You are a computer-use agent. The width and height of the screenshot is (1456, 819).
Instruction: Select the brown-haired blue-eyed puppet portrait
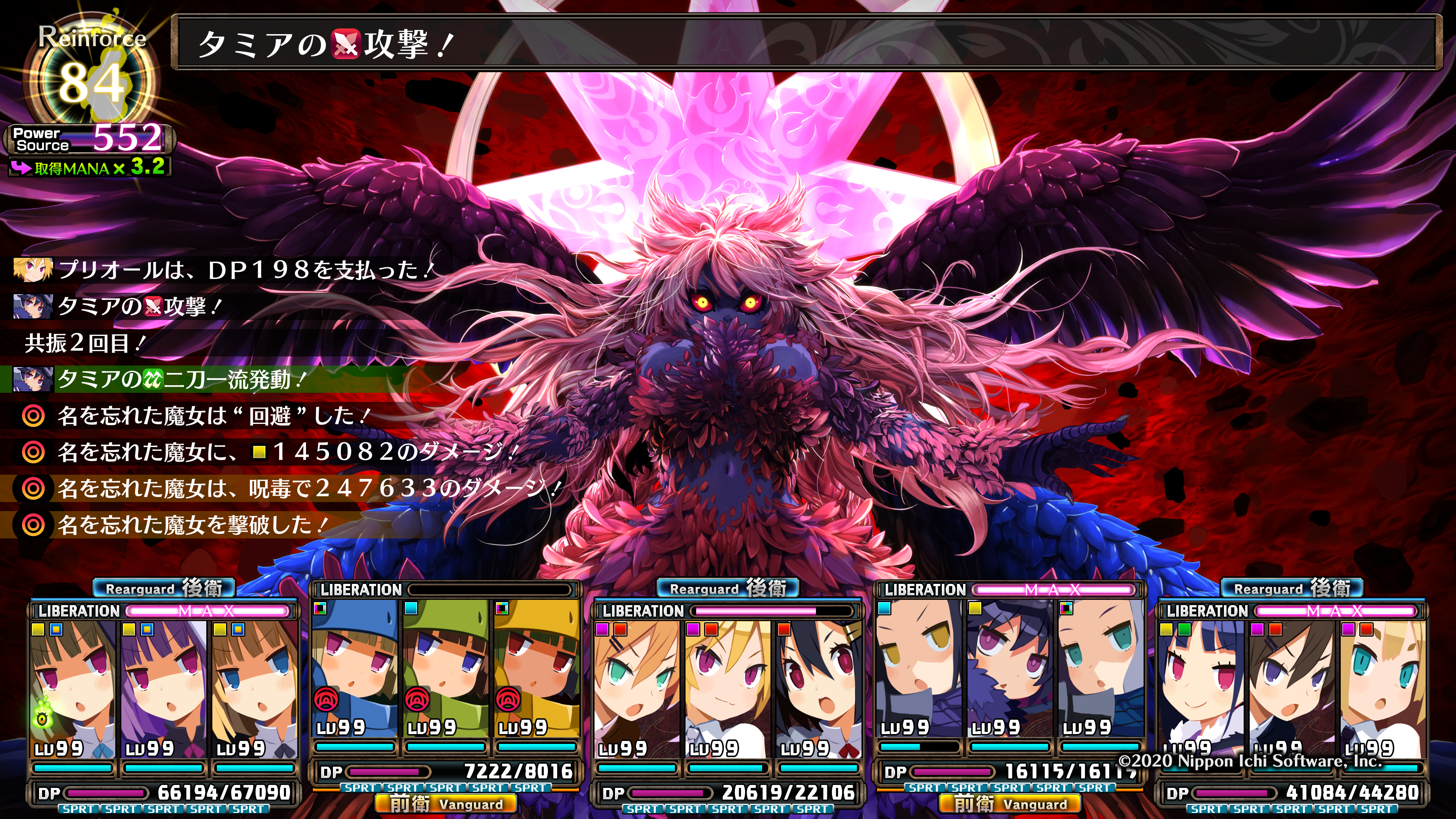tap(254, 690)
